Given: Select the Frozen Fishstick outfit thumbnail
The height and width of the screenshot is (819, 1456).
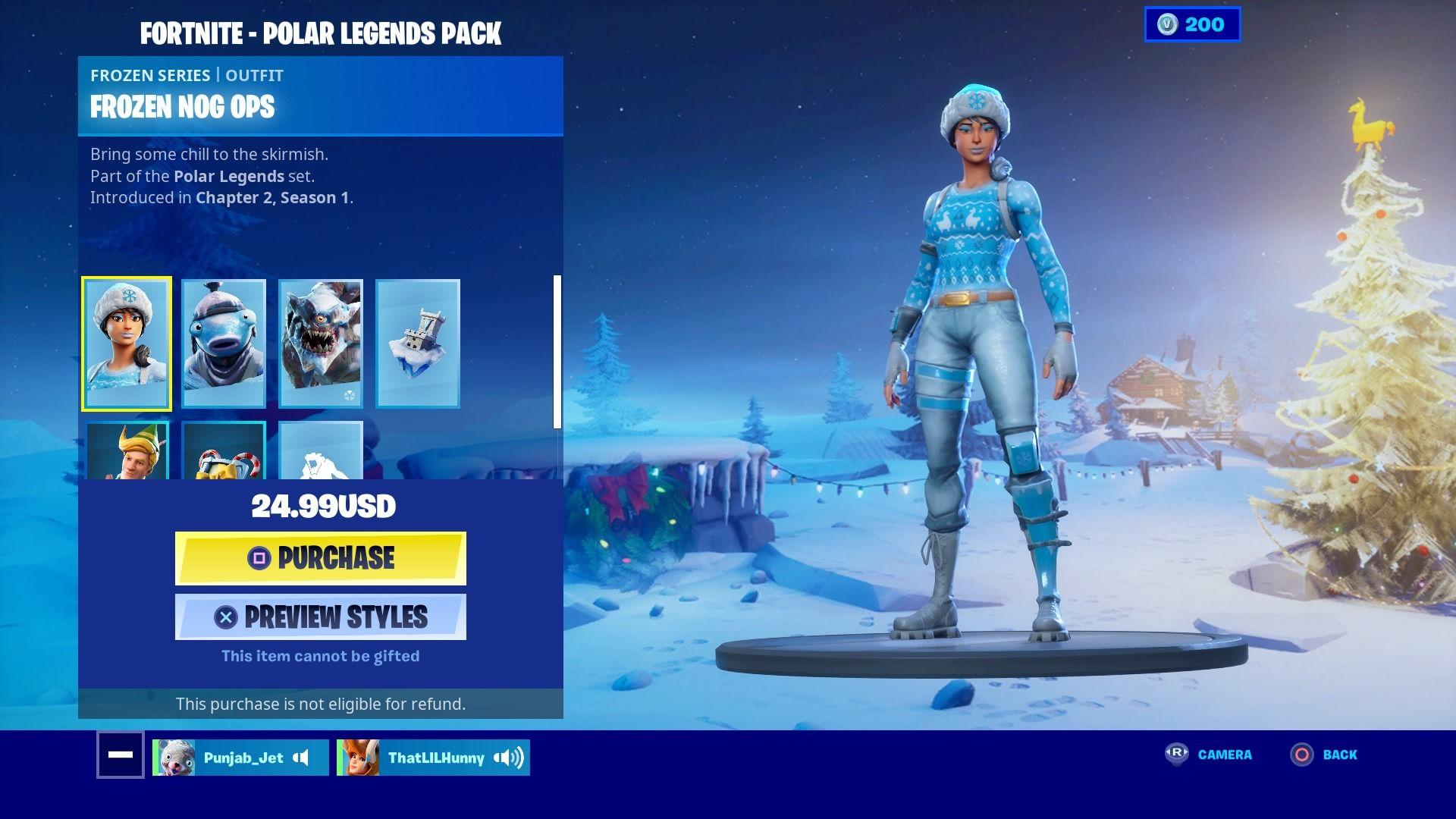Looking at the screenshot, I should tap(223, 343).
